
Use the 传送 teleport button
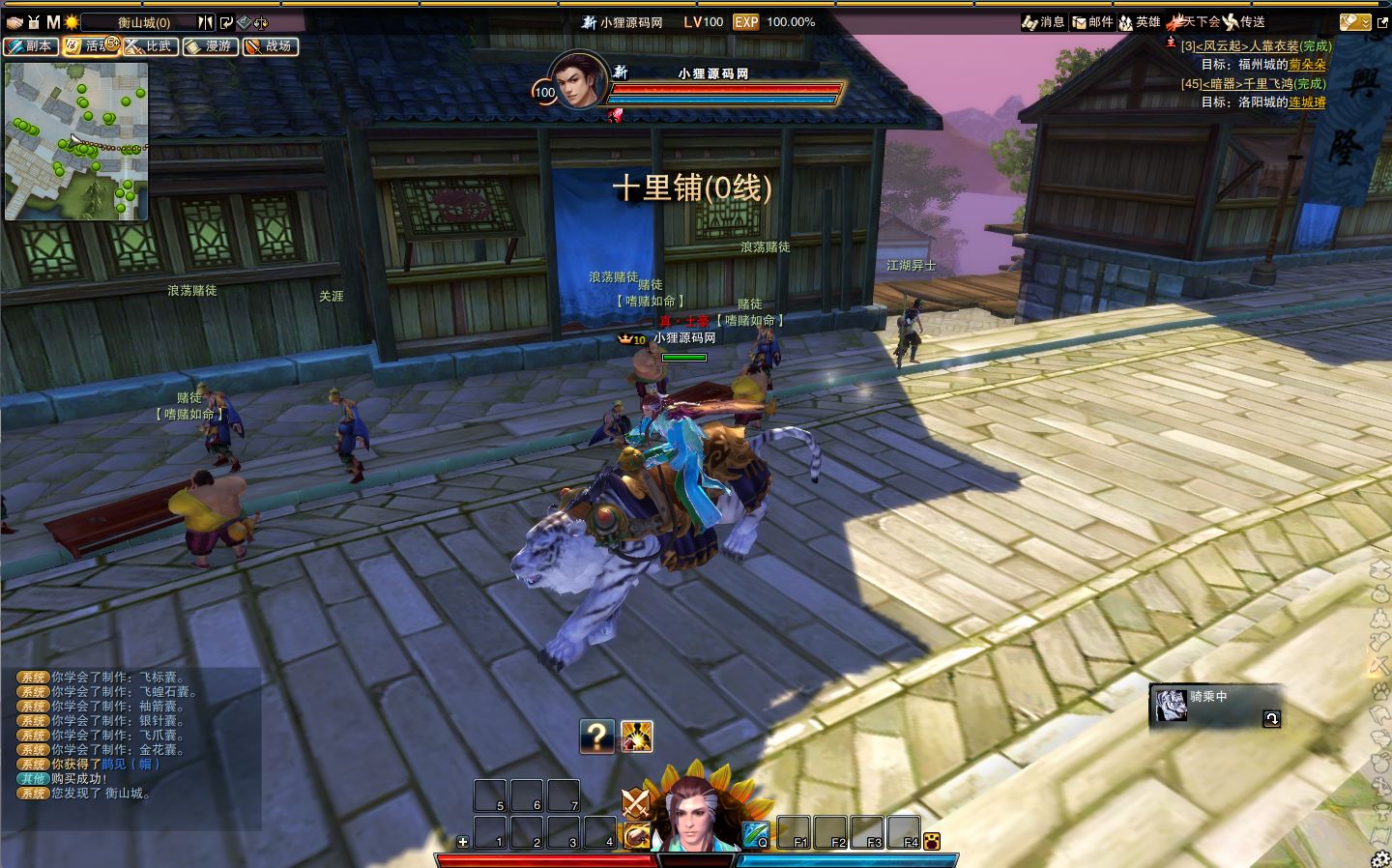click(x=1244, y=22)
